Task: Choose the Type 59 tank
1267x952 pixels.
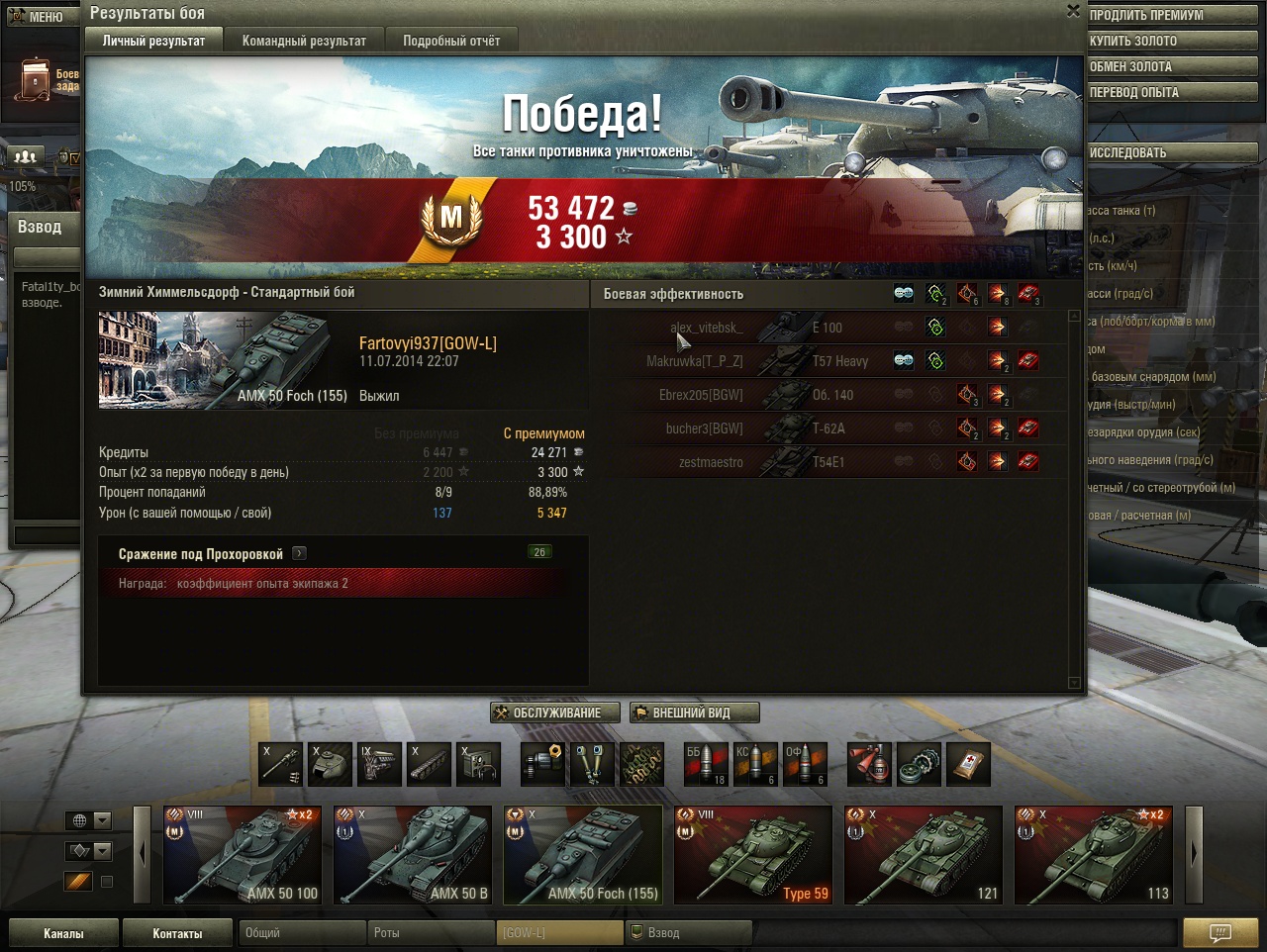Action: (x=753, y=855)
